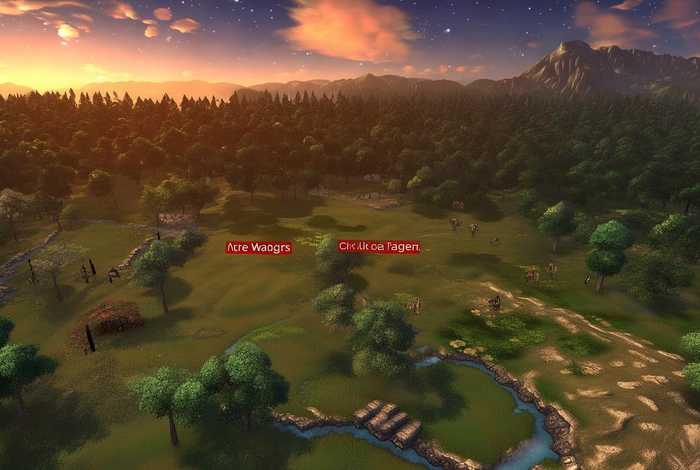
Task: Click the red "Clrukoa Fagen" label
Action: tap(379, 246)
